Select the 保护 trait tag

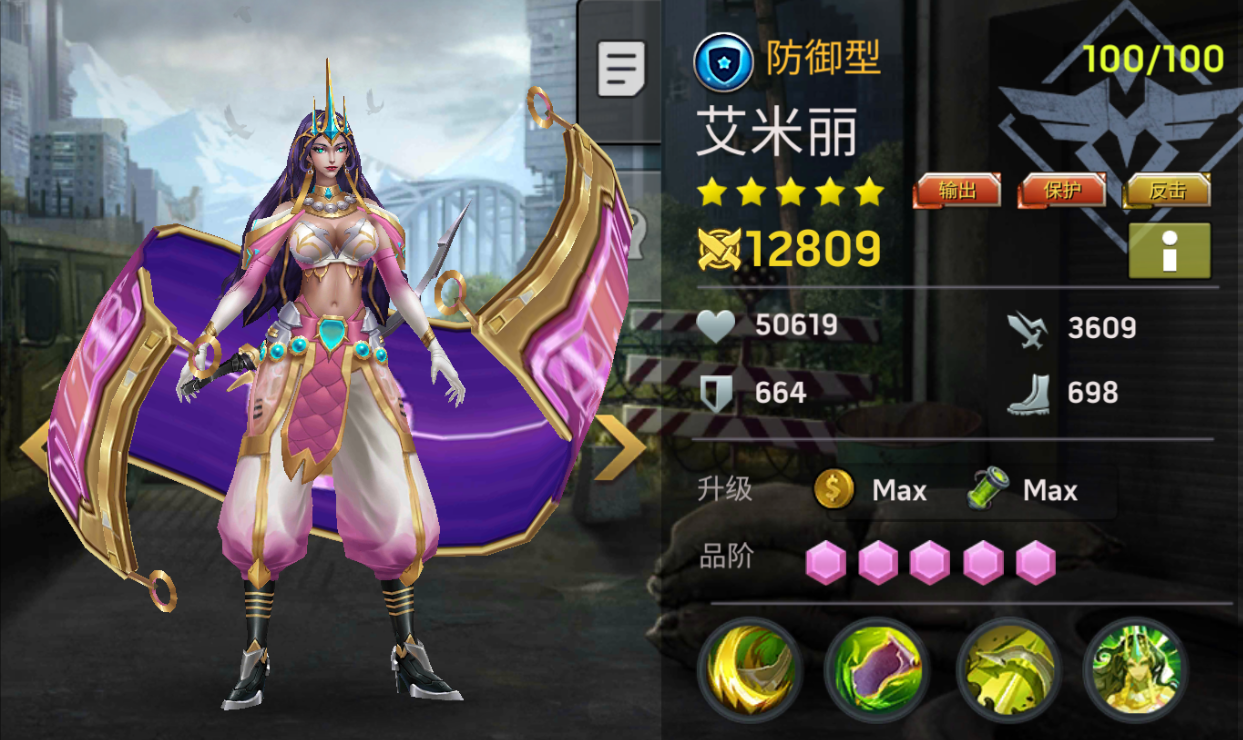click(x=1062, y=190)
